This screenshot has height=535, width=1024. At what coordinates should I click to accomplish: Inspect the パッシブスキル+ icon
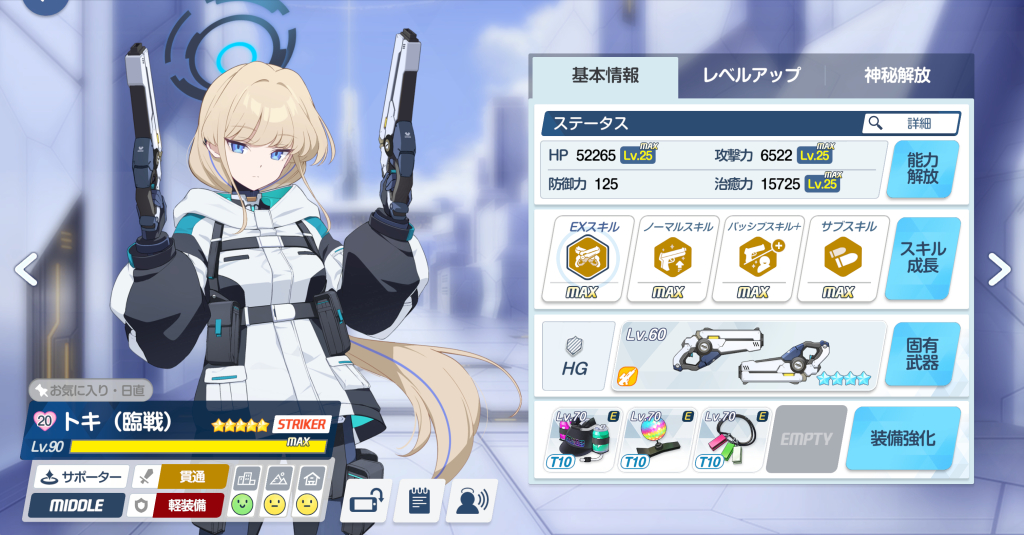coord(753,259)
